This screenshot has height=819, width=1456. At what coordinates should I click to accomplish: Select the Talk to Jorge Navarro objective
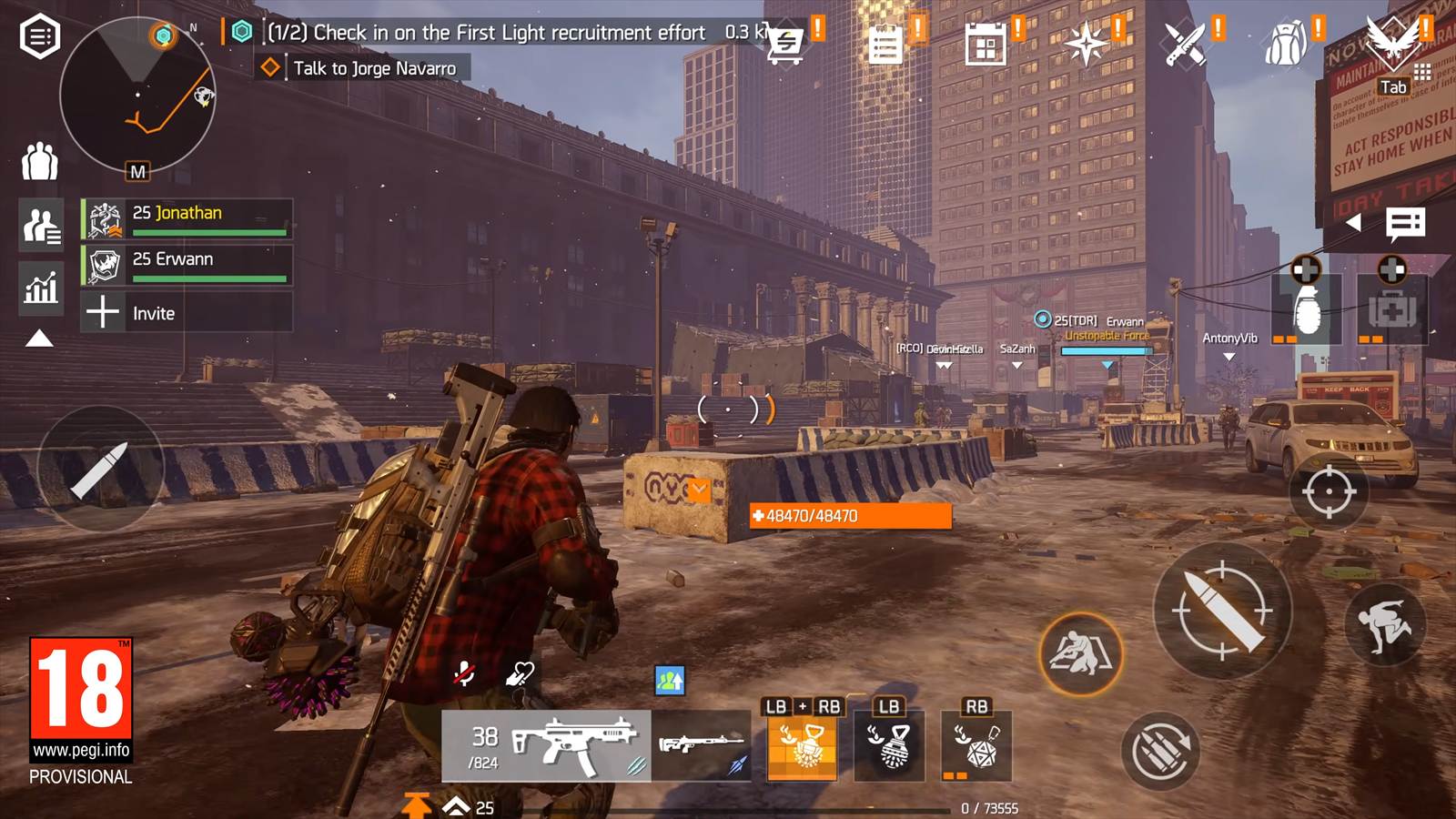coord(374,68)
